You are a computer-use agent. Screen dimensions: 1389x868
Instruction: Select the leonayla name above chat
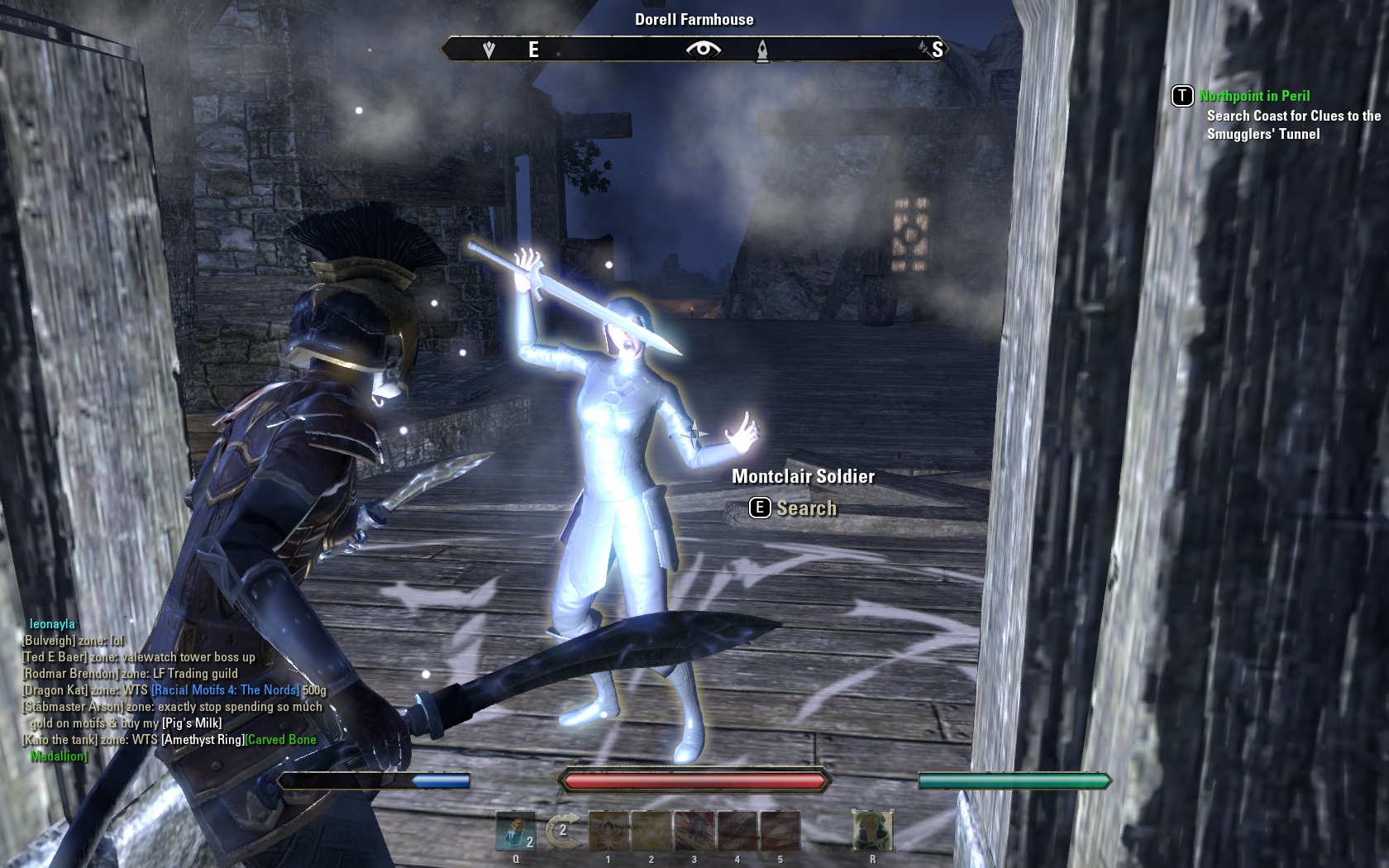[x=52, y=624]
